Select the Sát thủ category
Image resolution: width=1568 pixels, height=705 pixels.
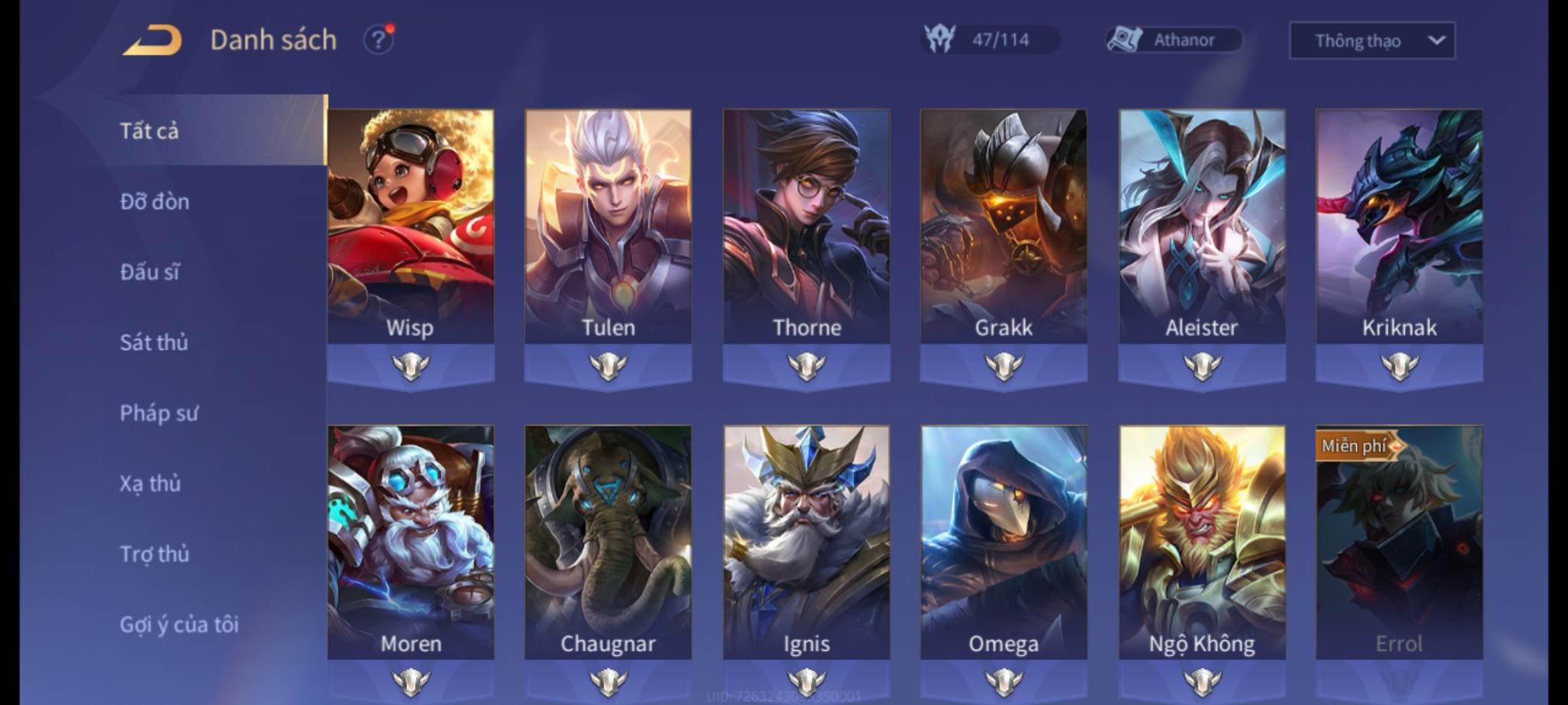(x=154, y=342)
